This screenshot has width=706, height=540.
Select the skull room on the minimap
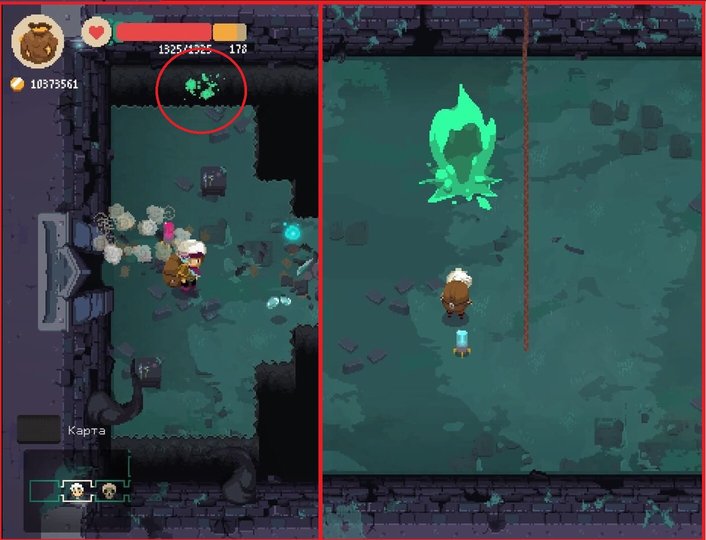(x=108, y=490)
